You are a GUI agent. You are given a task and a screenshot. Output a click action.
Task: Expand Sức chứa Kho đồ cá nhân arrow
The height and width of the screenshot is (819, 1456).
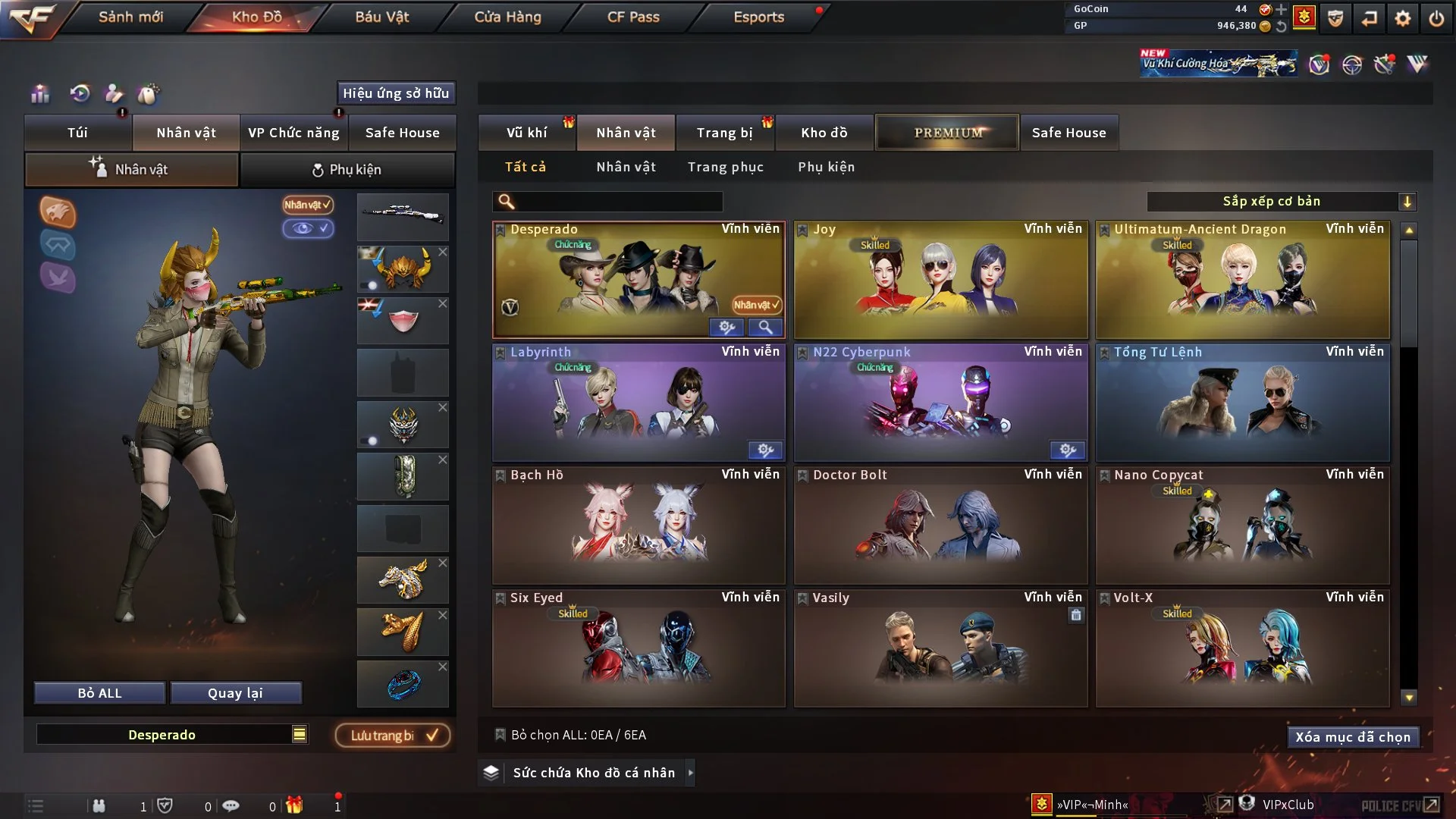pyautogui.click(x=691, y=773)
